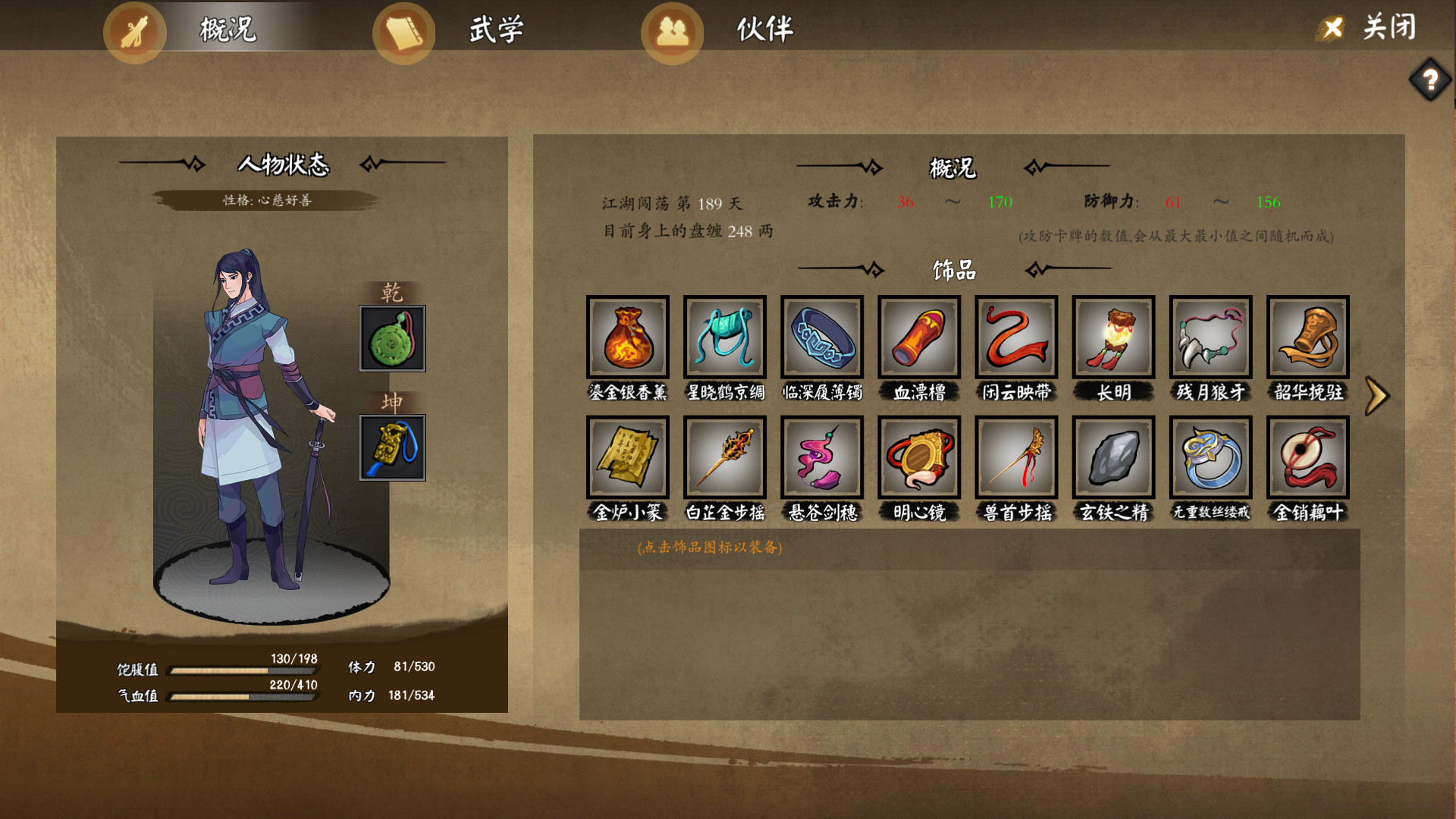Equip the 鎏金银香薰 accessory
Image resolution: width=1456 pixels, height=819 pixels.
click(x=628, y=337)
